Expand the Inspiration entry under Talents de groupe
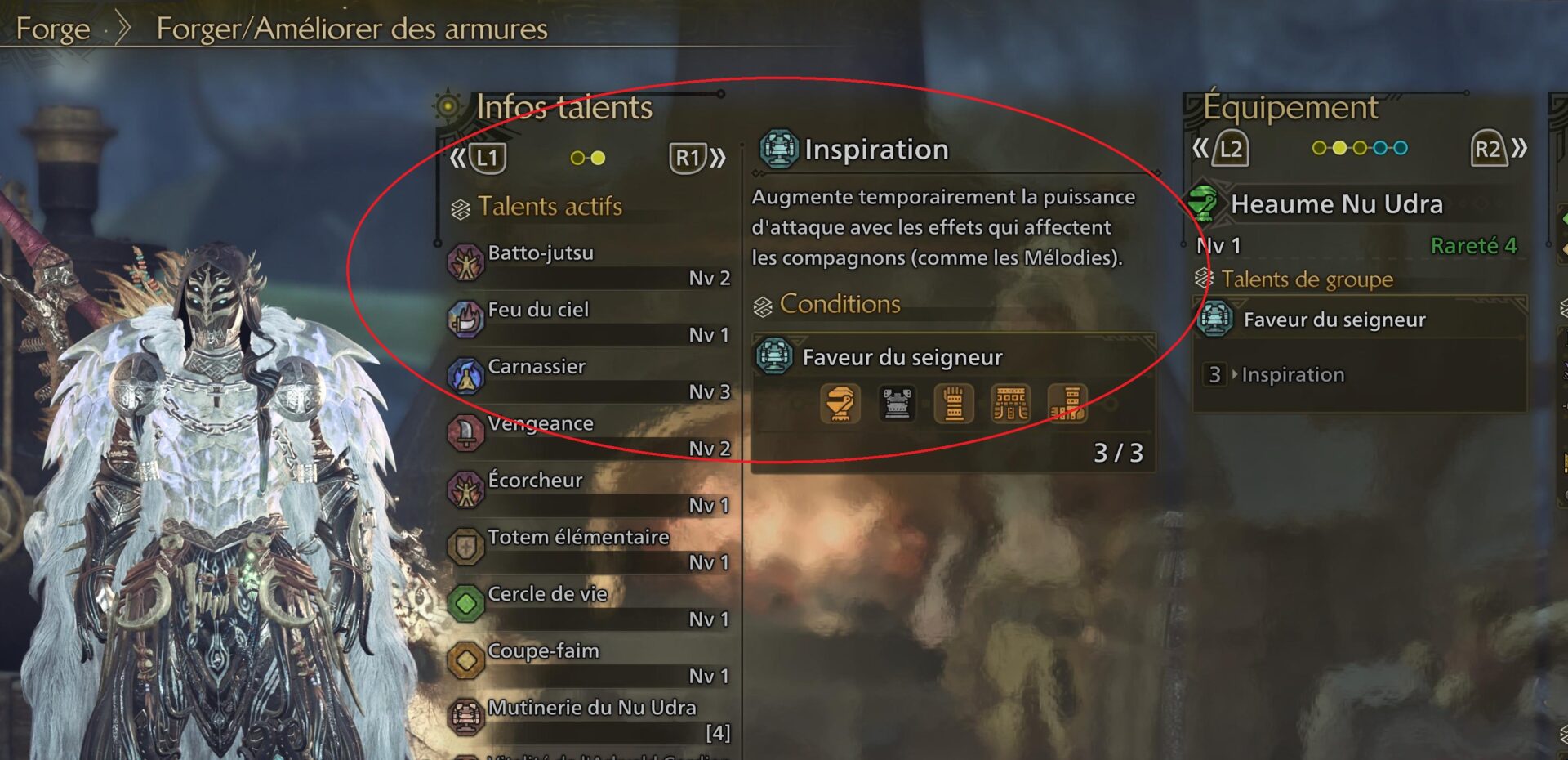This screenshot has width=1568, height=760. [x=1293, y=374]
